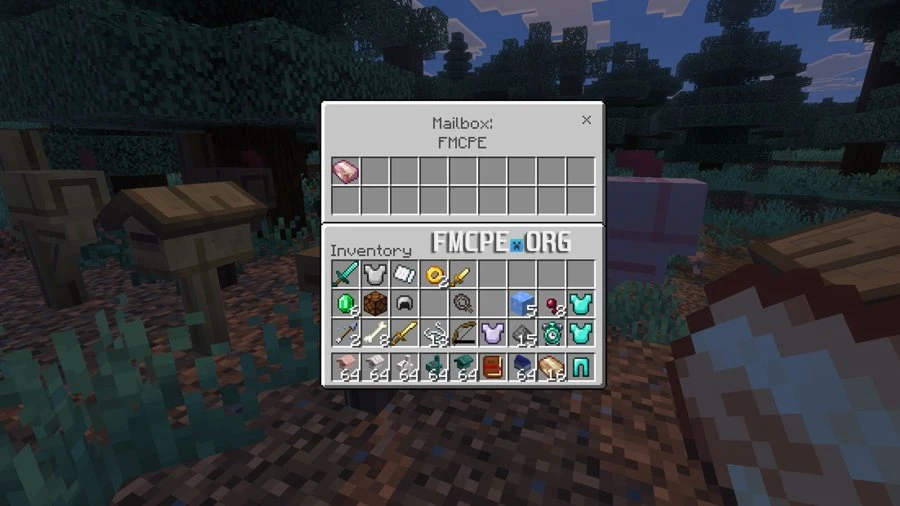Image resolution: width=900 pixels, height=506 pixels.
Task: Select the diamond sword in inventory
Action: (345, 275)
